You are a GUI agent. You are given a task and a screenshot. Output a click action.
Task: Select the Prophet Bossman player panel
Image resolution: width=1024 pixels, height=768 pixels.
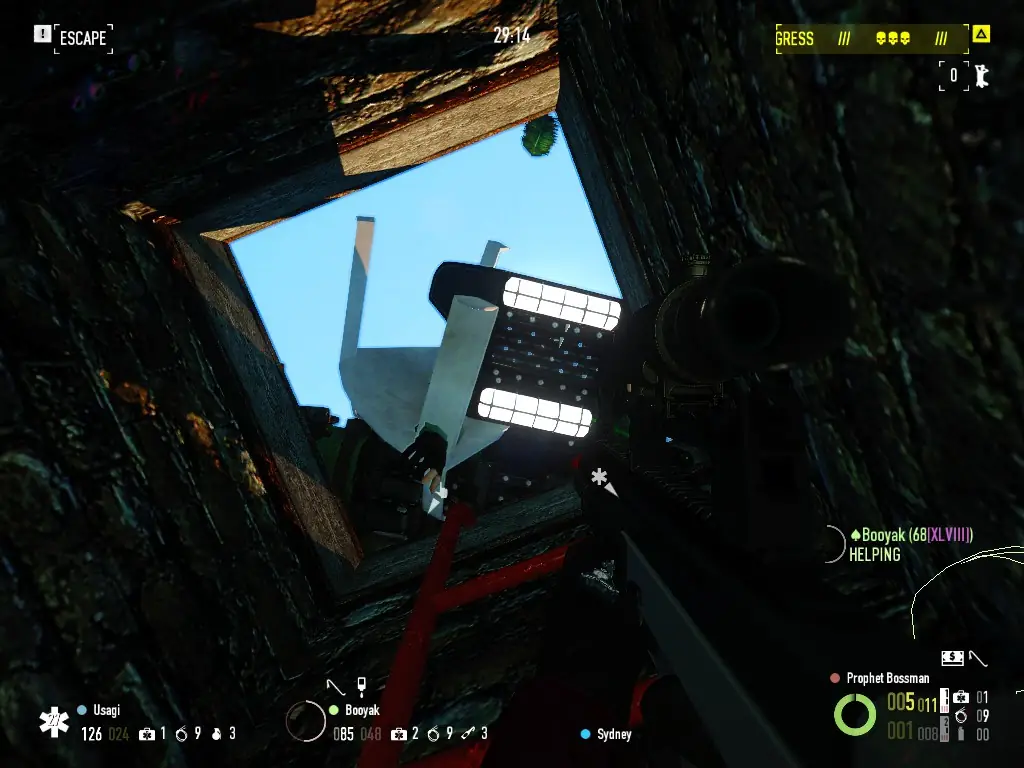tap(887, 678)
